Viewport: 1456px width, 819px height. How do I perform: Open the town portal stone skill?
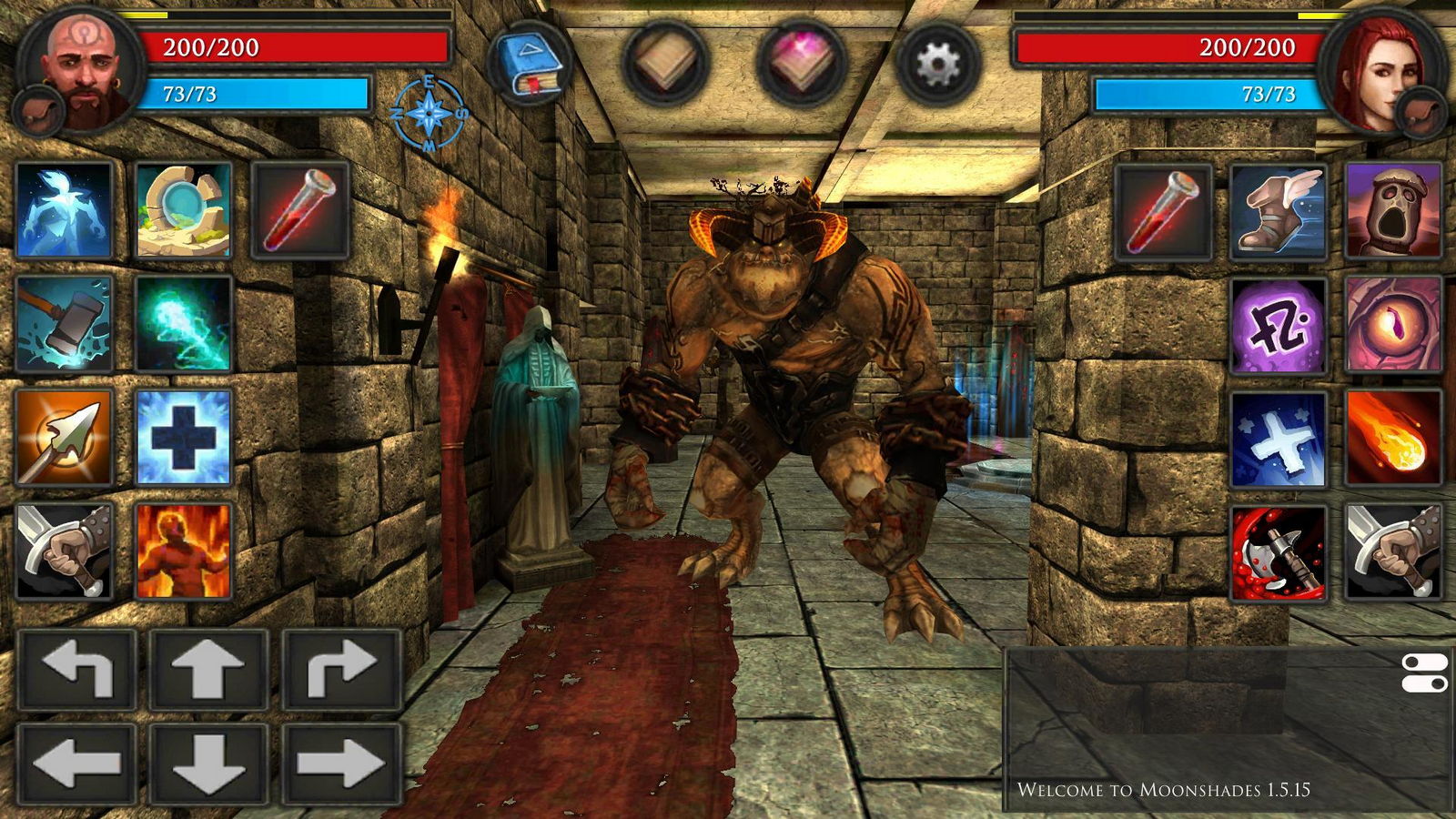[x=184, y=207]
